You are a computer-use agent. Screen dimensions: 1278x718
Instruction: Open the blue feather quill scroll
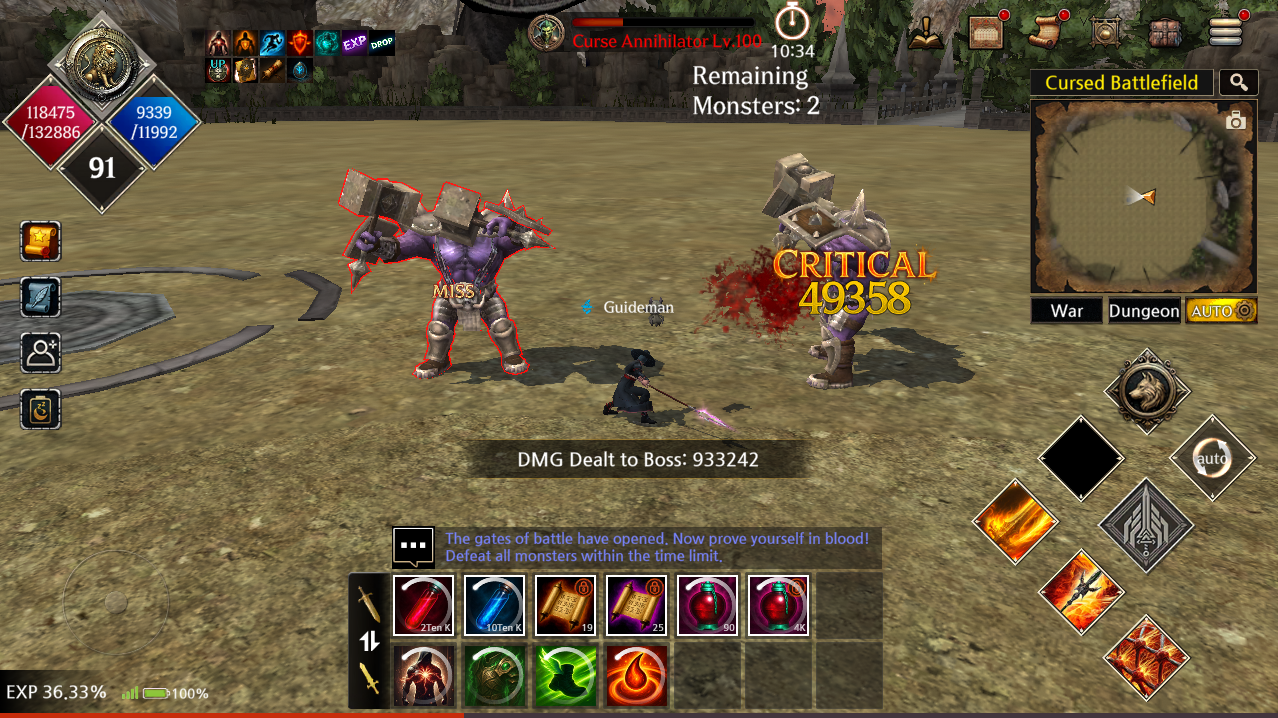(41, 297)
